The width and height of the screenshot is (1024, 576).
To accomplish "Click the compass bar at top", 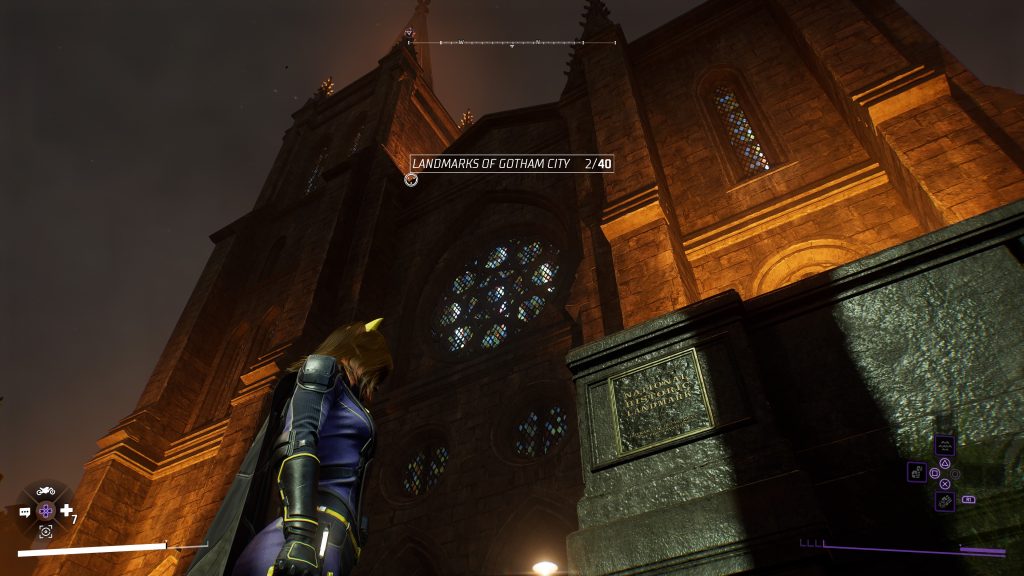I will (512, 43).
